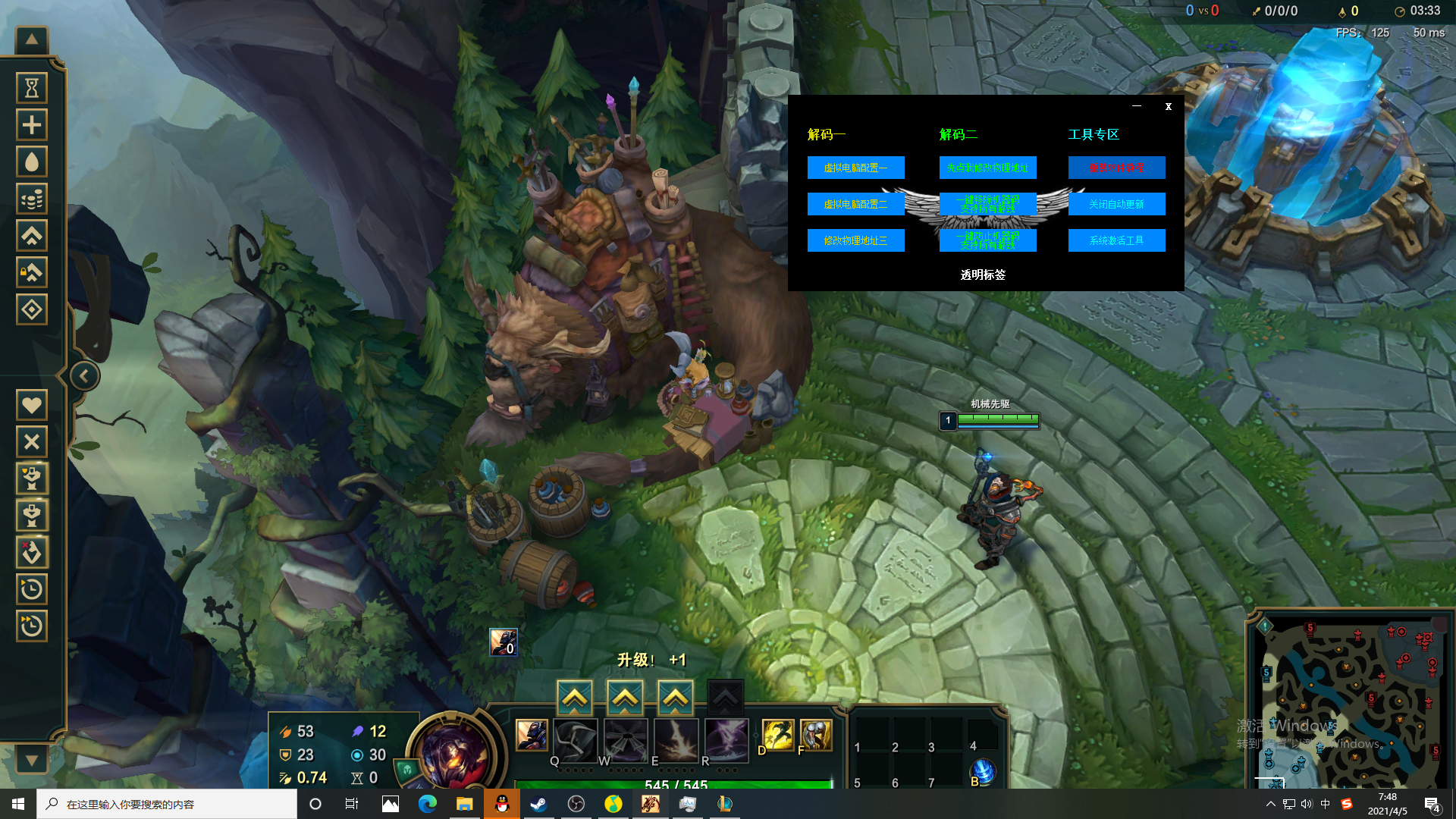This screenshot has width=1456, height=819.
Task: Level up the E ability
Action: click(675, 698)
